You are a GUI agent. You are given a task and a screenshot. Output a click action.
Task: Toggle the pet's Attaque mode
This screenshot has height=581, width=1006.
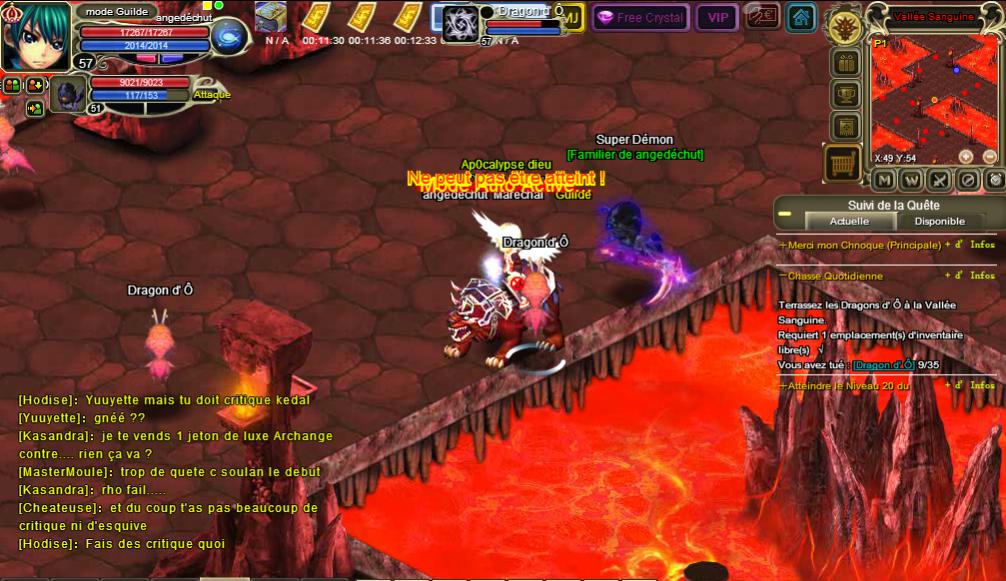(x=211, y=95)
